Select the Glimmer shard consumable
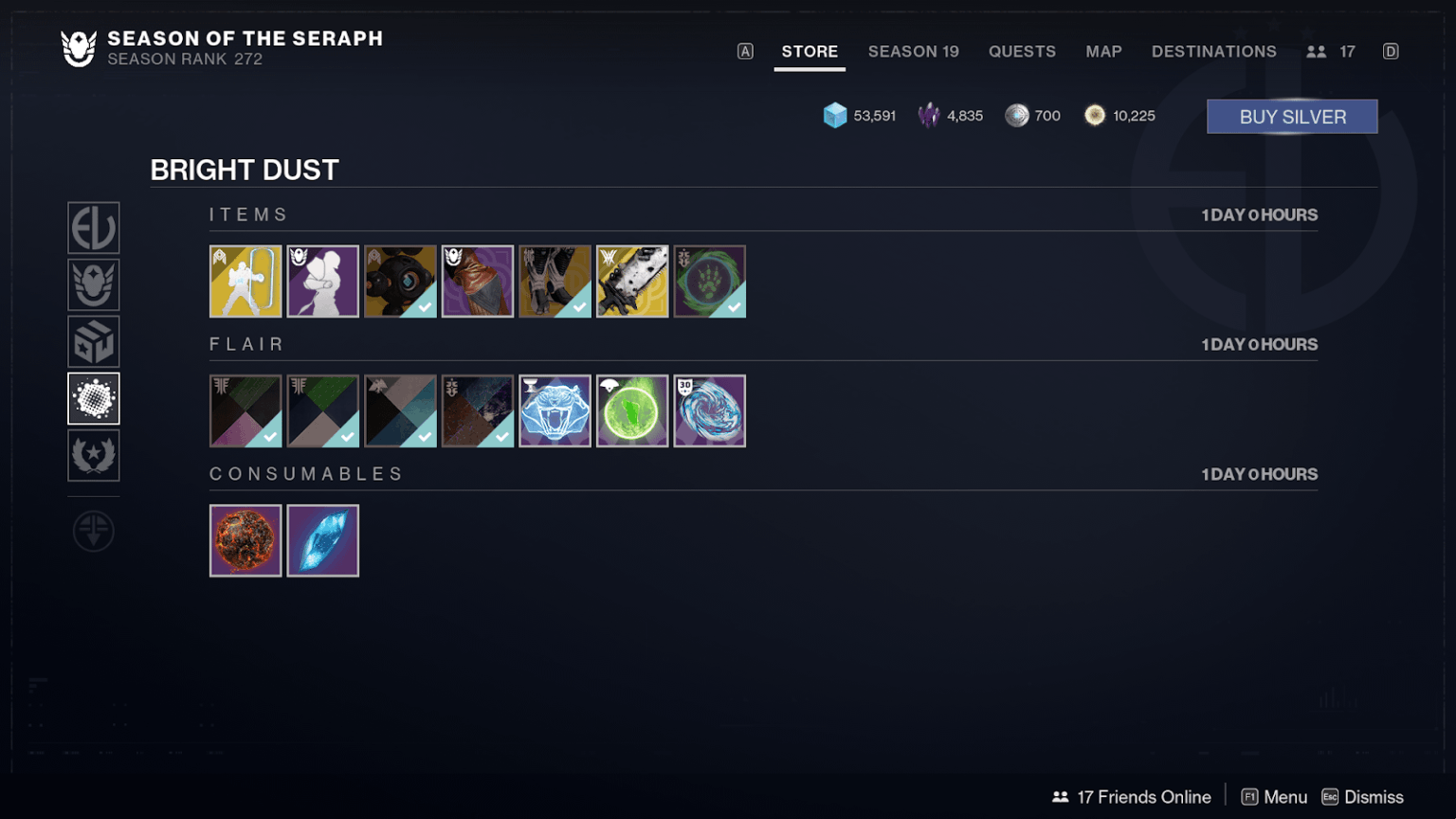Screen dimensions: 1456x819 322,540
